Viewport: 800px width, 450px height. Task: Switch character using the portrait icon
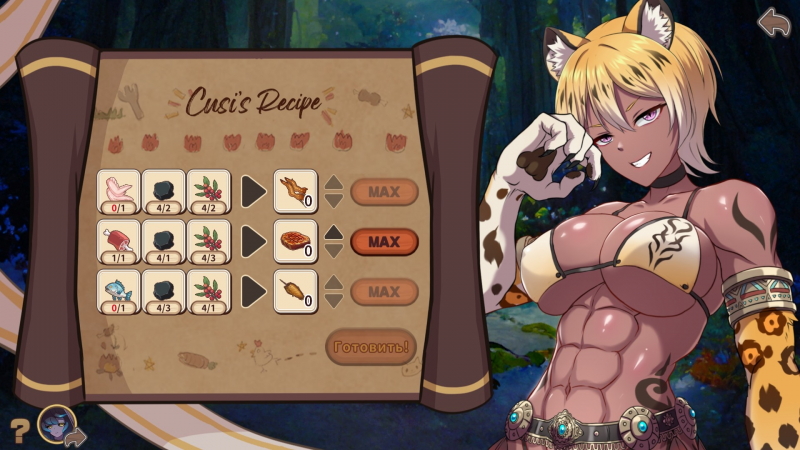58,425
